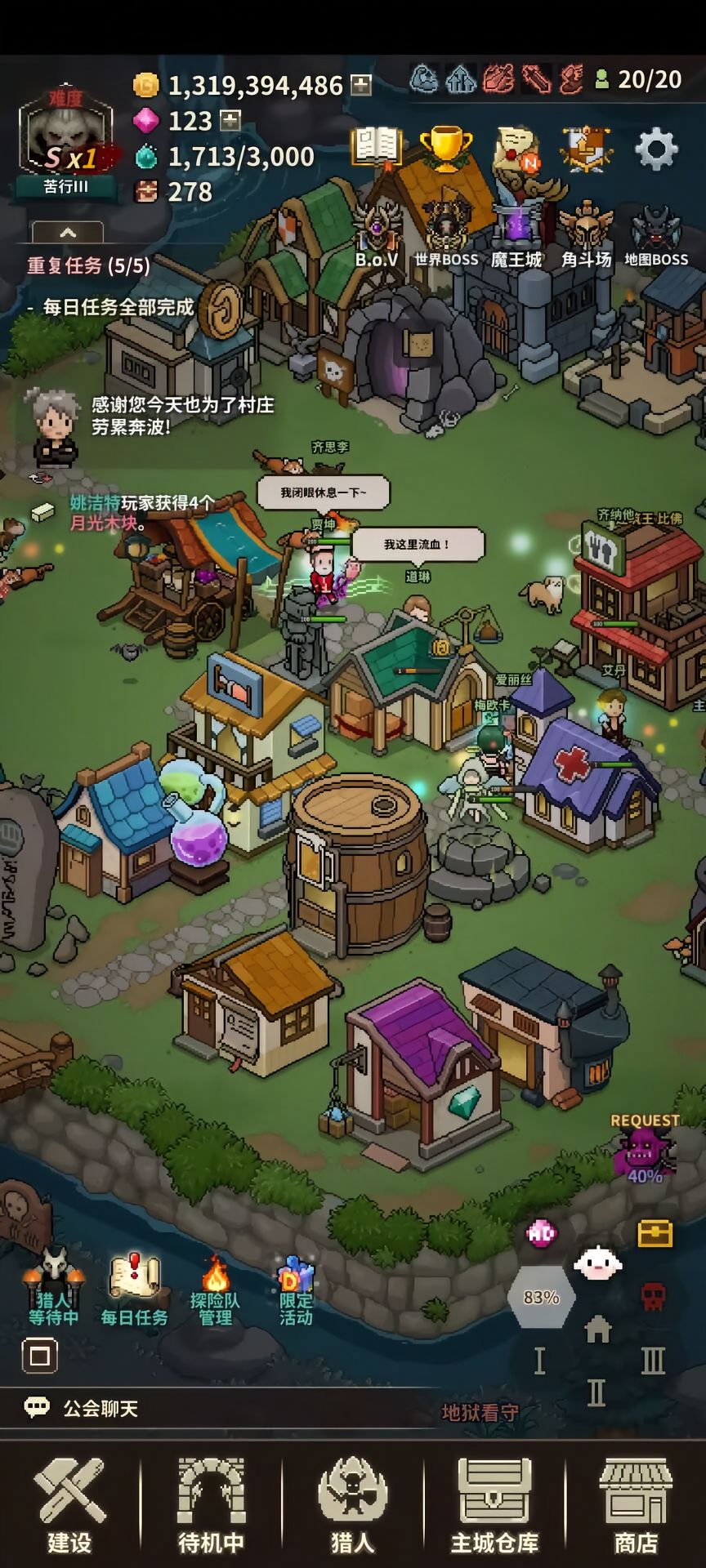Viewport: 706px width, 1568px height.
Task: Open the 建设 build menu
Action: 69,1505
